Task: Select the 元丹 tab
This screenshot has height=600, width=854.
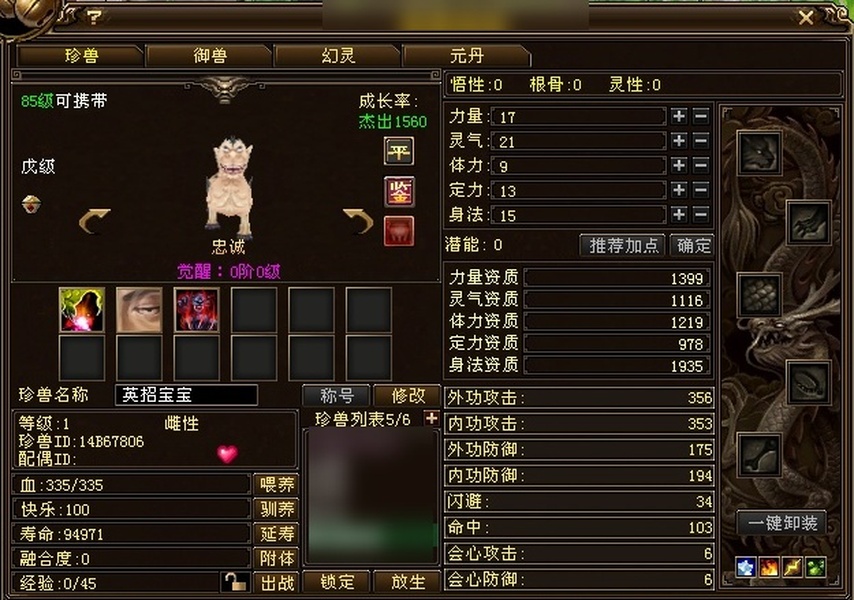Action: coord(465,56)
